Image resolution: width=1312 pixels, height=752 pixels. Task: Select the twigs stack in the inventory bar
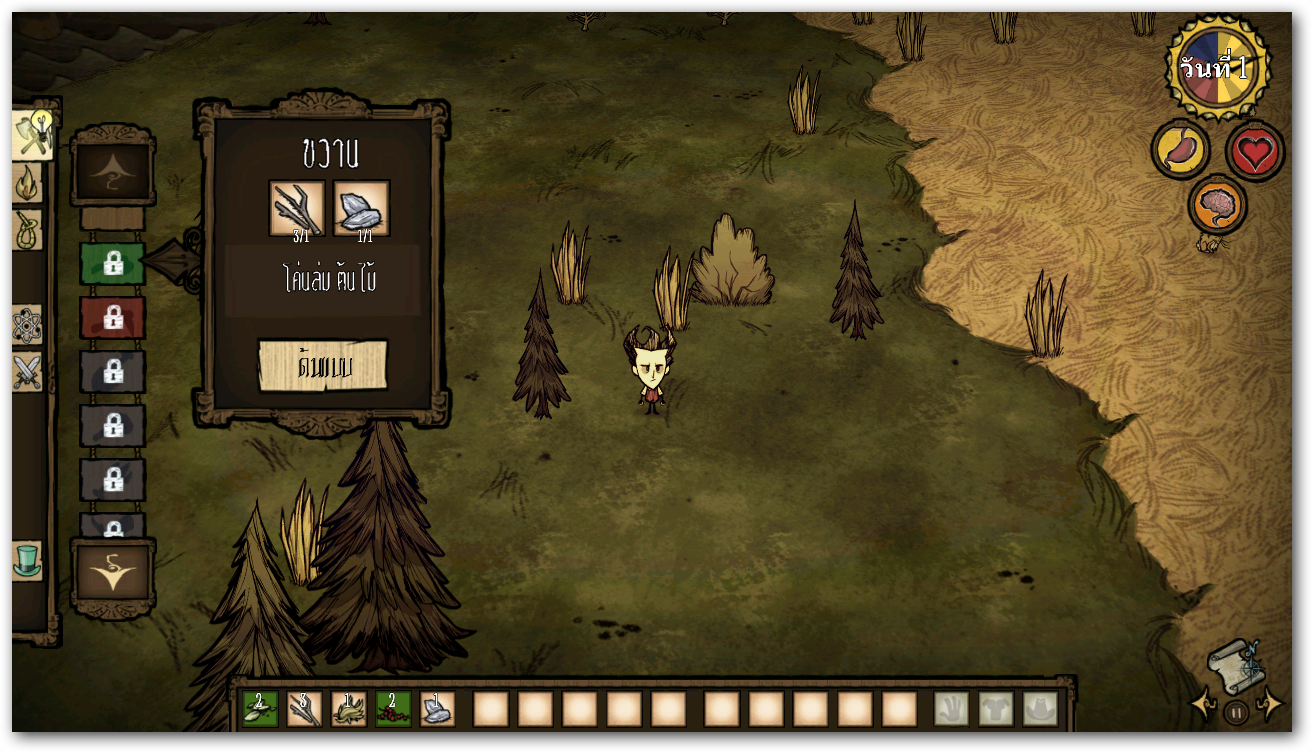[304, 709]
